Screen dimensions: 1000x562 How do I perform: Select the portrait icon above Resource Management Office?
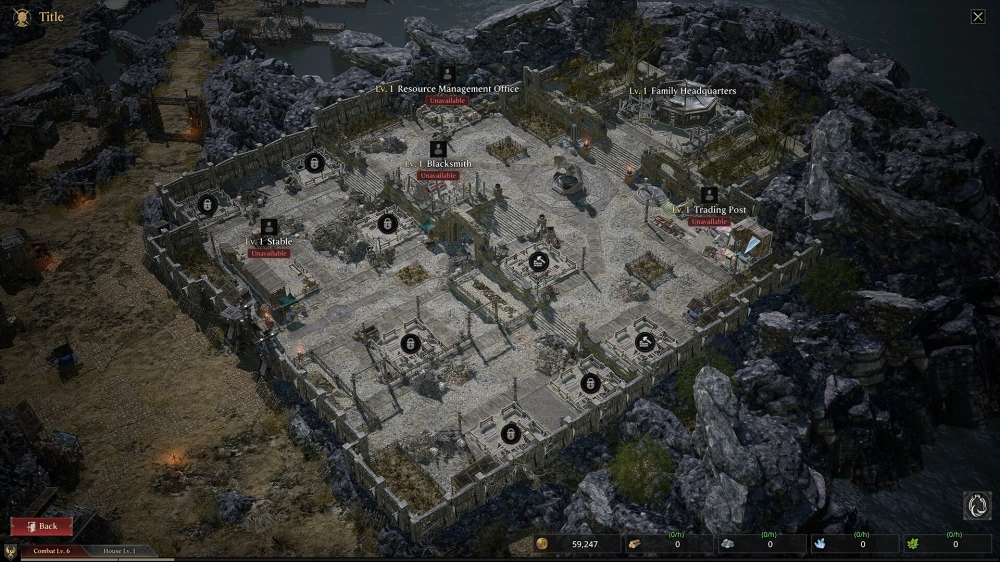click(x=447, y=73)
